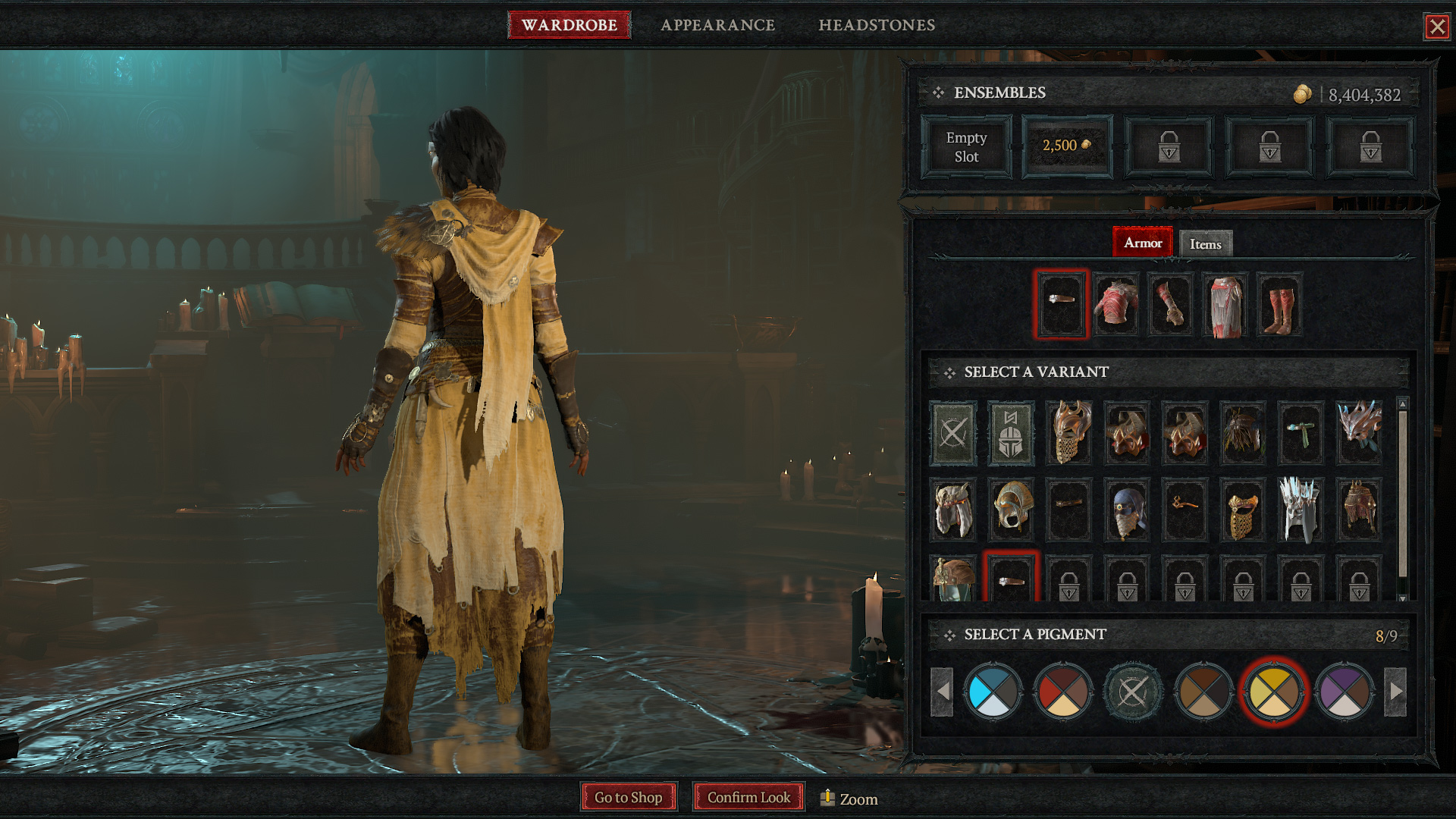Choose the red and tan pigment
The width and height of the screenshot is (1456, 819).
[x=1062, y=691]
